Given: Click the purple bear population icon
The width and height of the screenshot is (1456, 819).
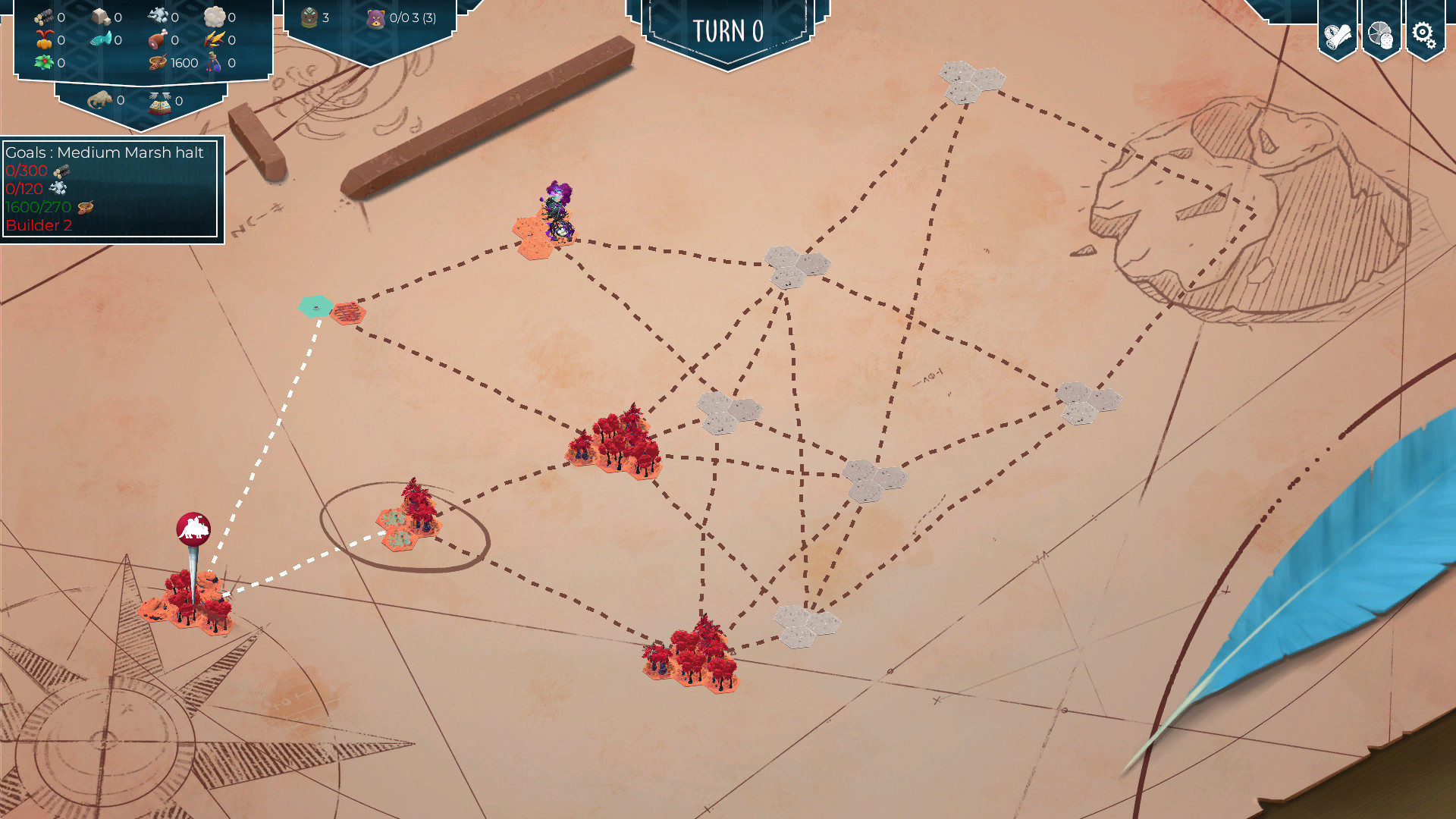Looking at the screenshot, I should (375, 18).
